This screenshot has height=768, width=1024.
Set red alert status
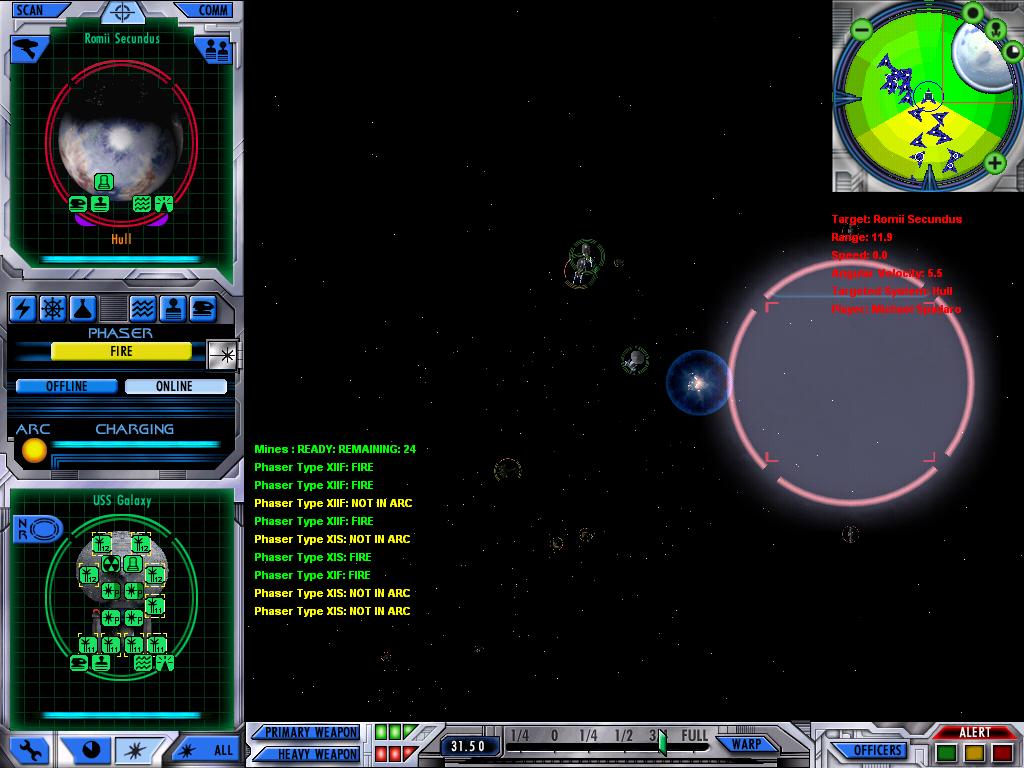pos(1002,751)
